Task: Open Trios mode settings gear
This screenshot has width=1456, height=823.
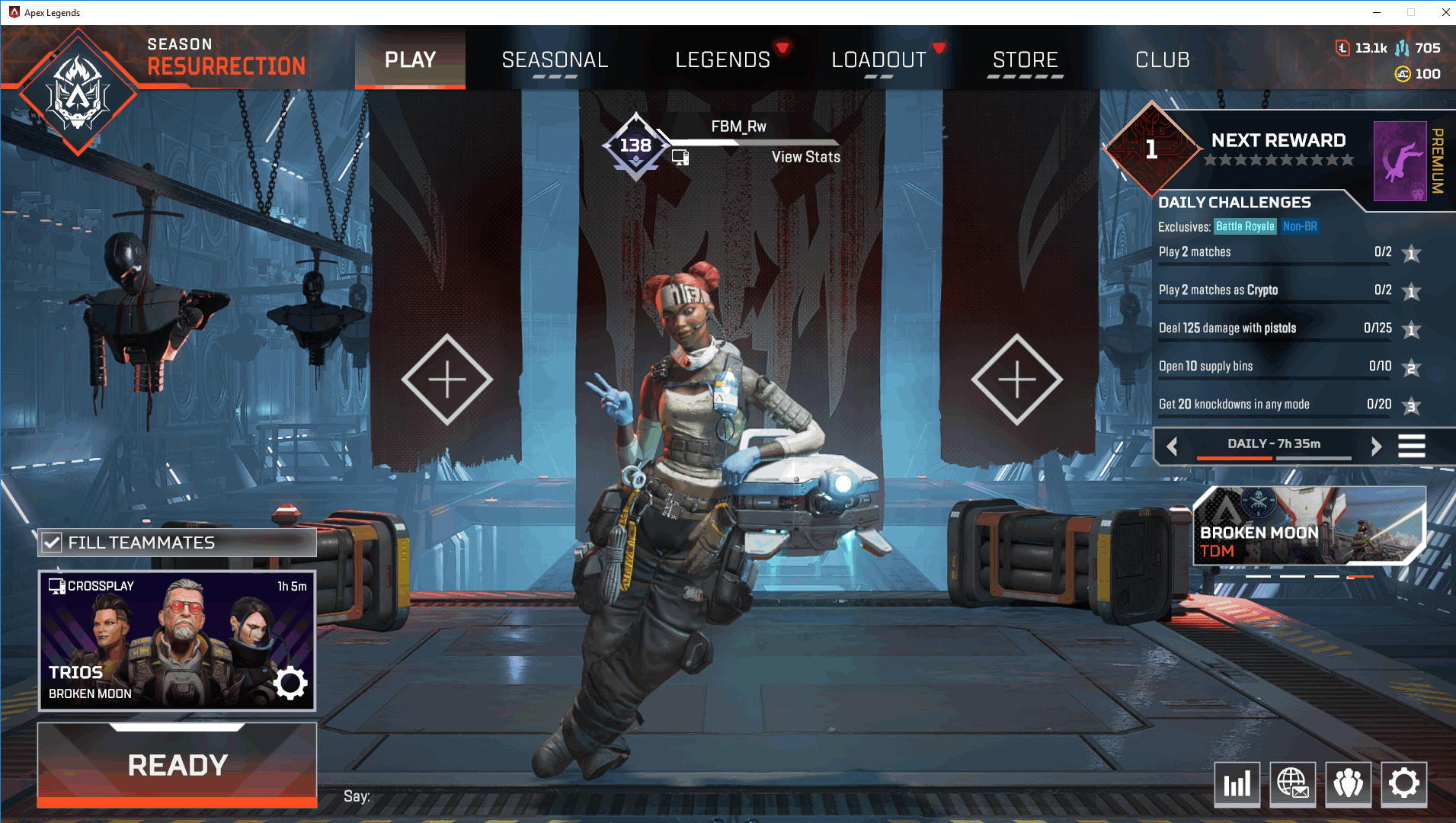Action: tap(290, 684)
